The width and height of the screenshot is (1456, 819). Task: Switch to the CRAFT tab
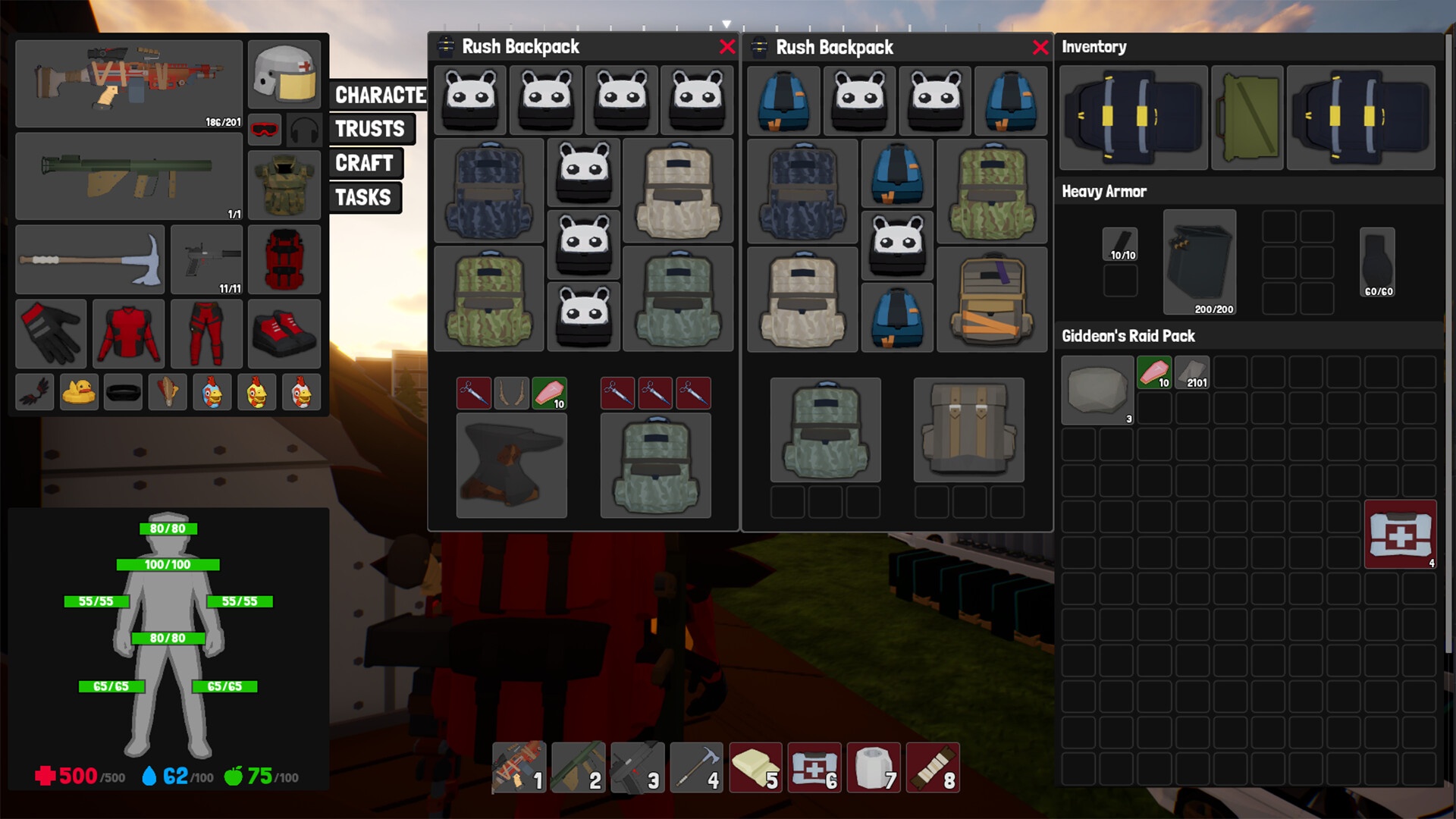(364, 163)
